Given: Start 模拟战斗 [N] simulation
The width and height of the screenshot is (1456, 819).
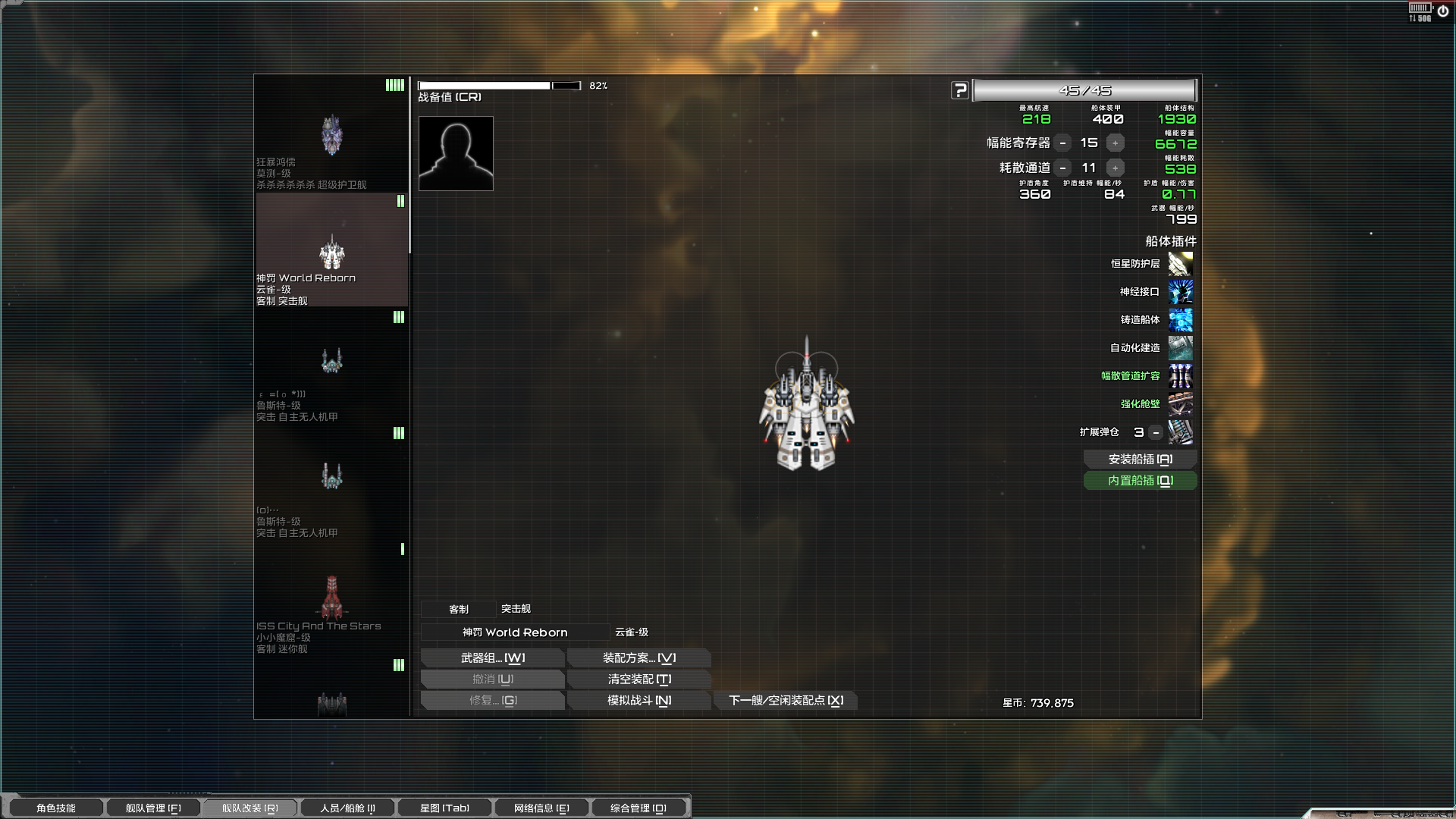Looking at the screenshot, I should (639, 700).
